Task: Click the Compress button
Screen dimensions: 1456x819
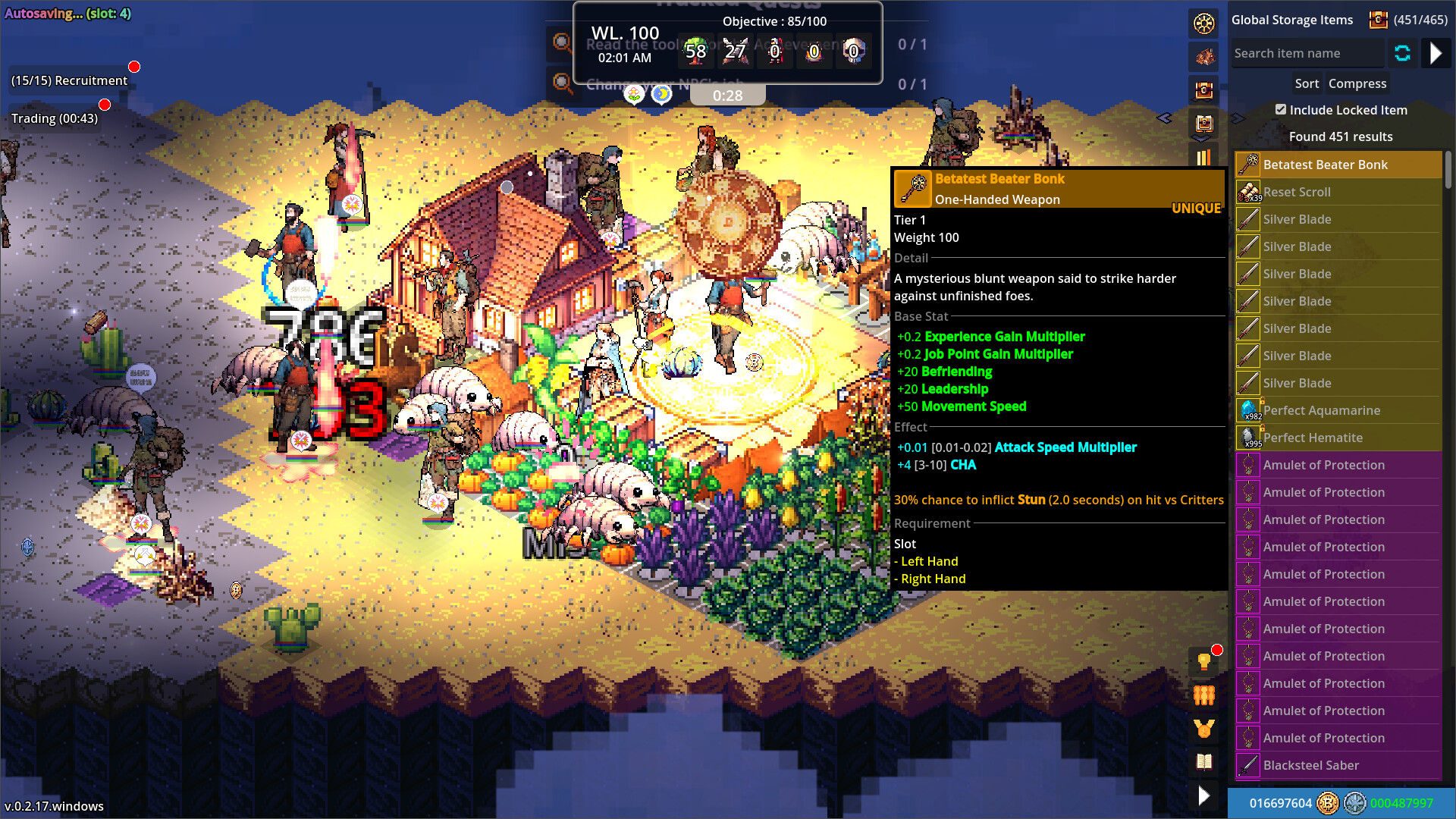Action: coord(1357,83)
